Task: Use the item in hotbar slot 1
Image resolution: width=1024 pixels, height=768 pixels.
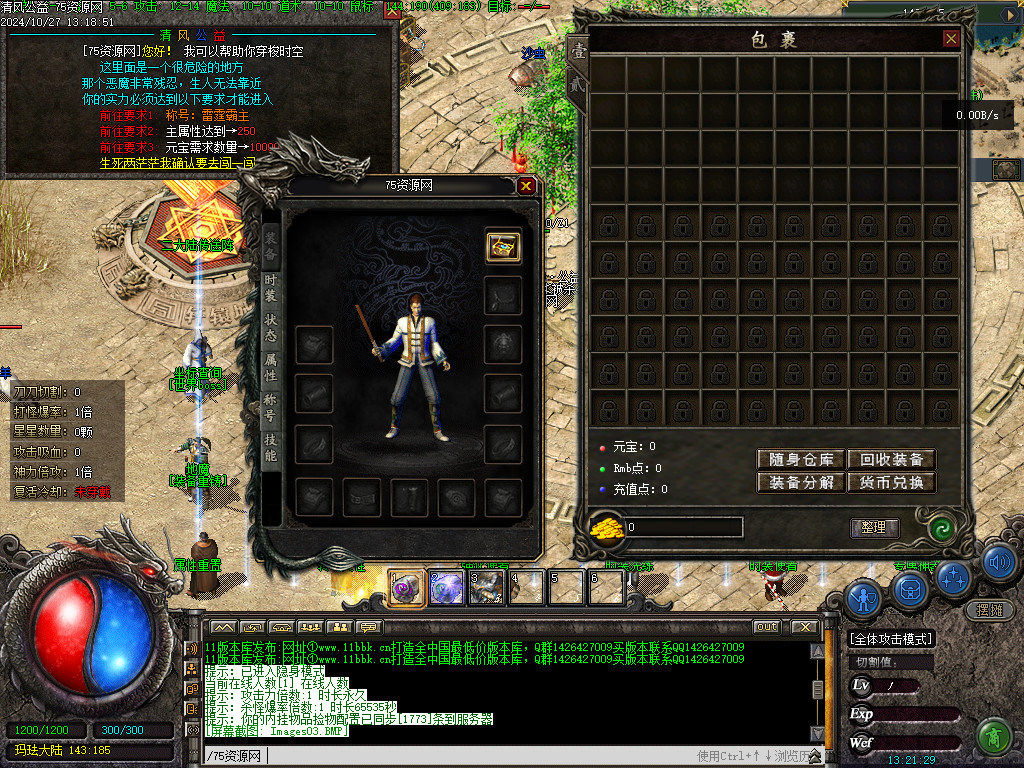Action: tap(407, 587)
